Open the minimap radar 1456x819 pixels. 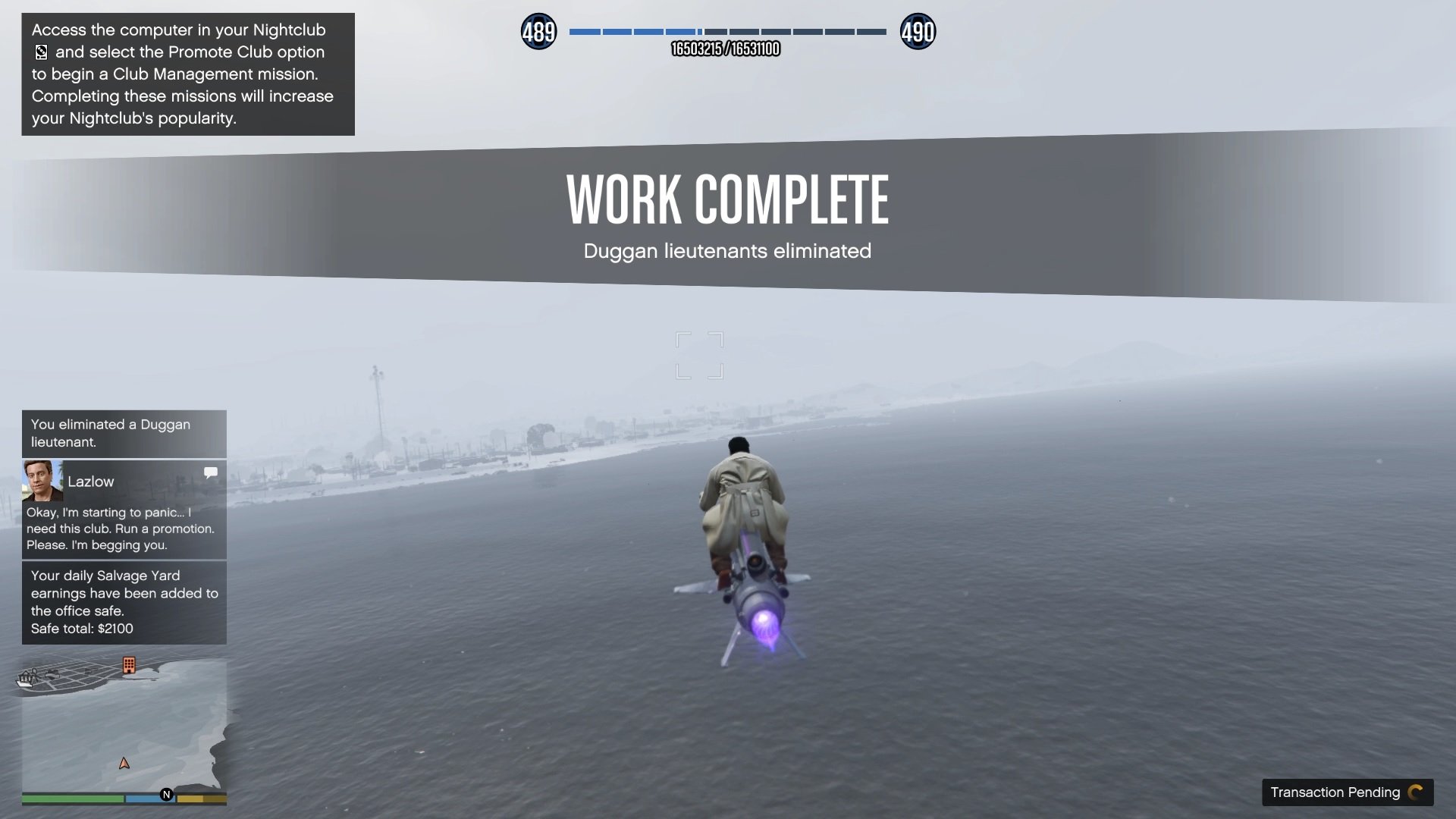[x=124, y=728]
